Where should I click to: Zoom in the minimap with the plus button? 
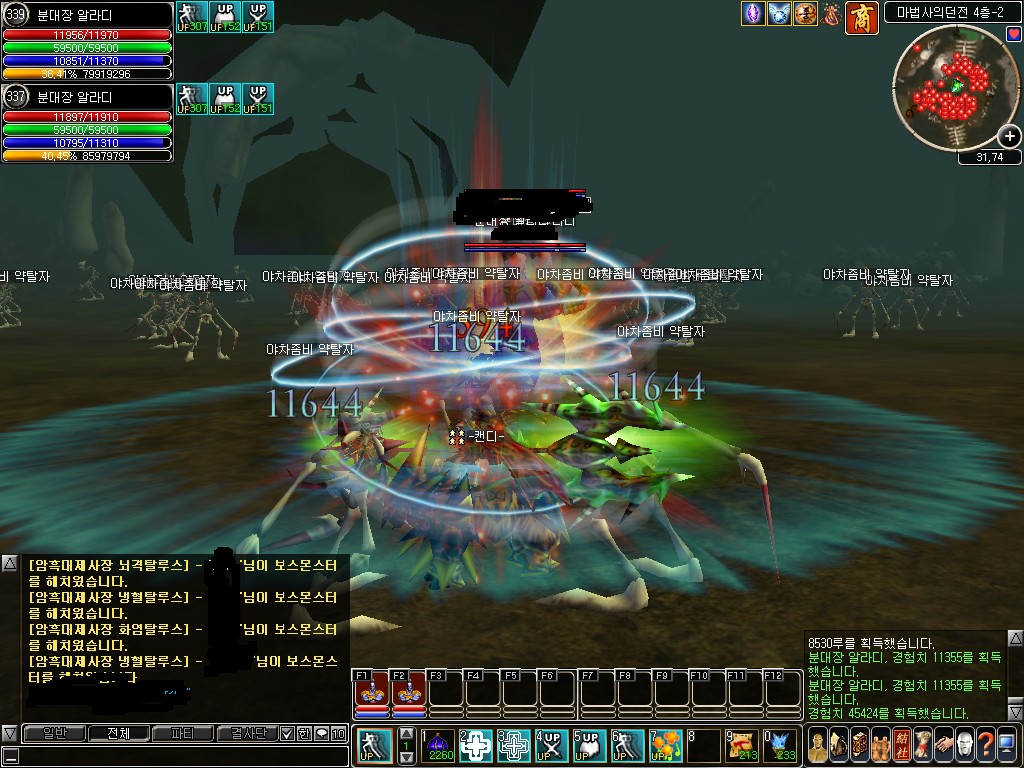coord(1010,137)
